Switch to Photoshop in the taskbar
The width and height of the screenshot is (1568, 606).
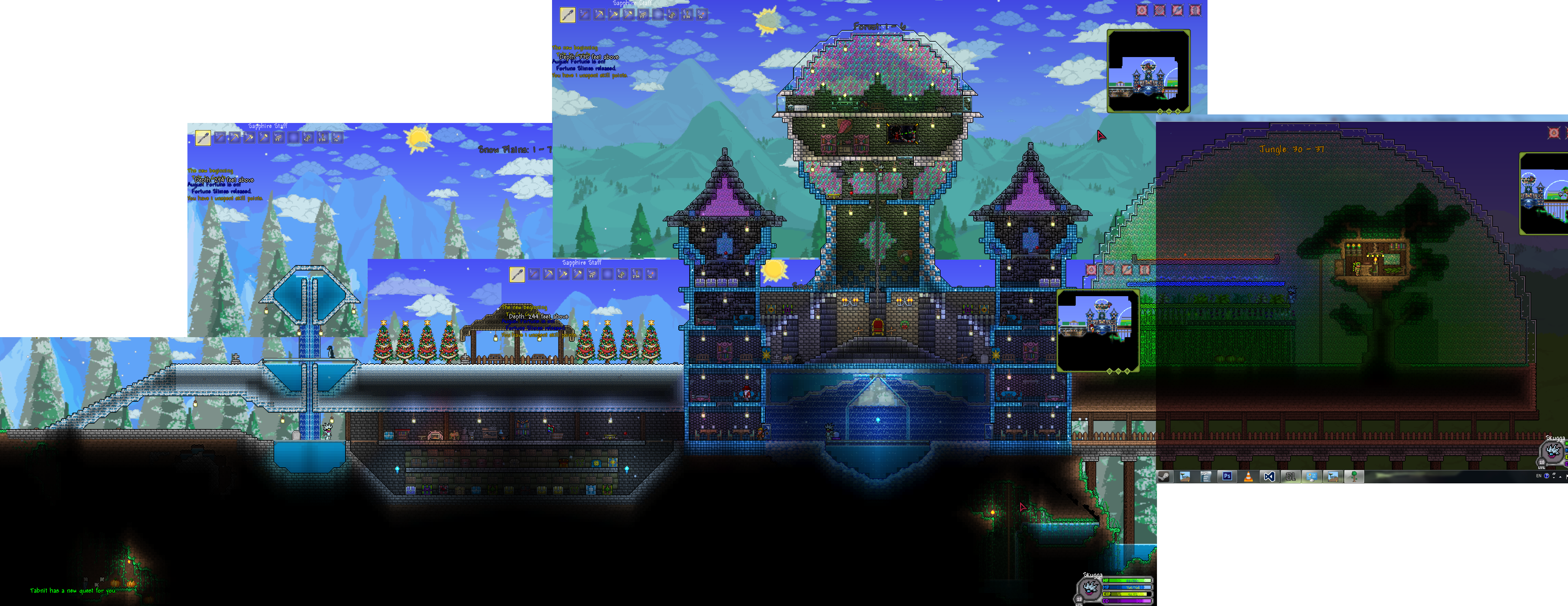point(1227,476)
